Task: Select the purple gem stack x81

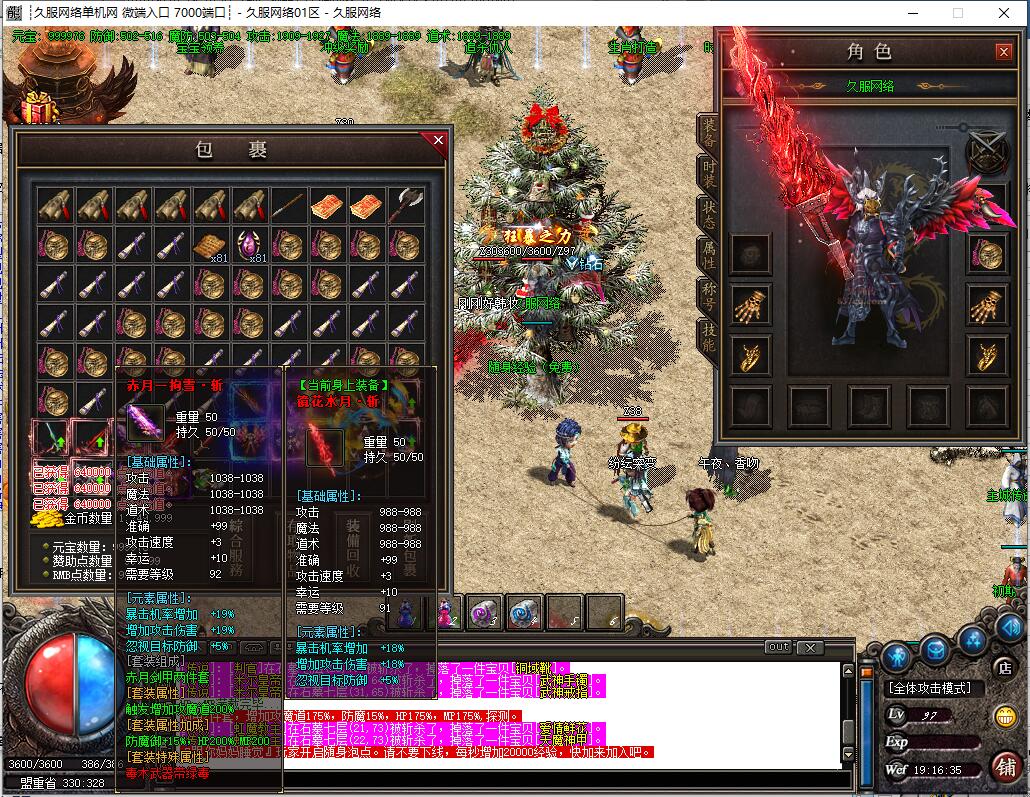Action: pyautogui.click(x=250, y=245)
